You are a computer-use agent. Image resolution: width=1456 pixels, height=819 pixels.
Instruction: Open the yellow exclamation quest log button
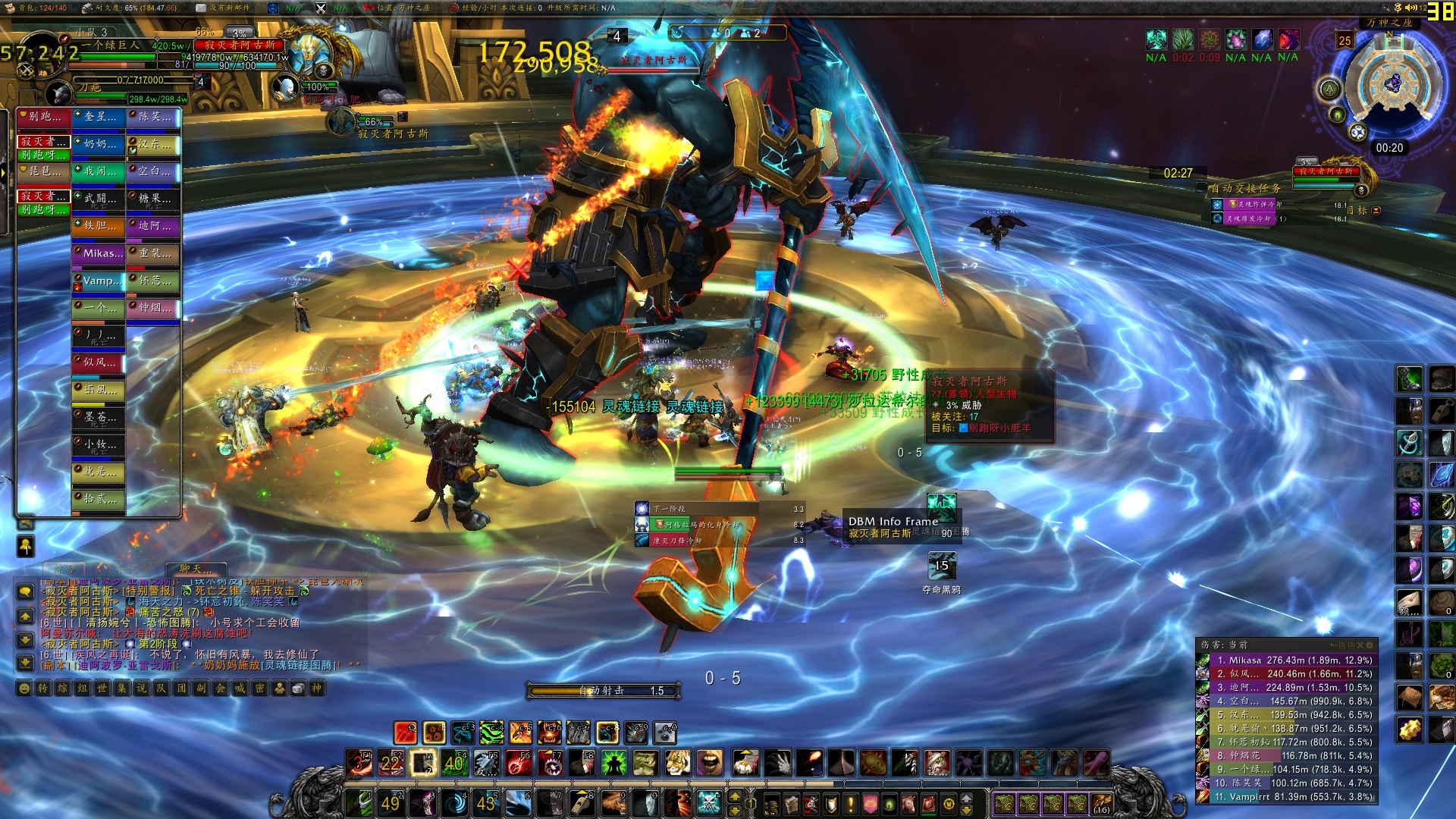pos(851,803)
